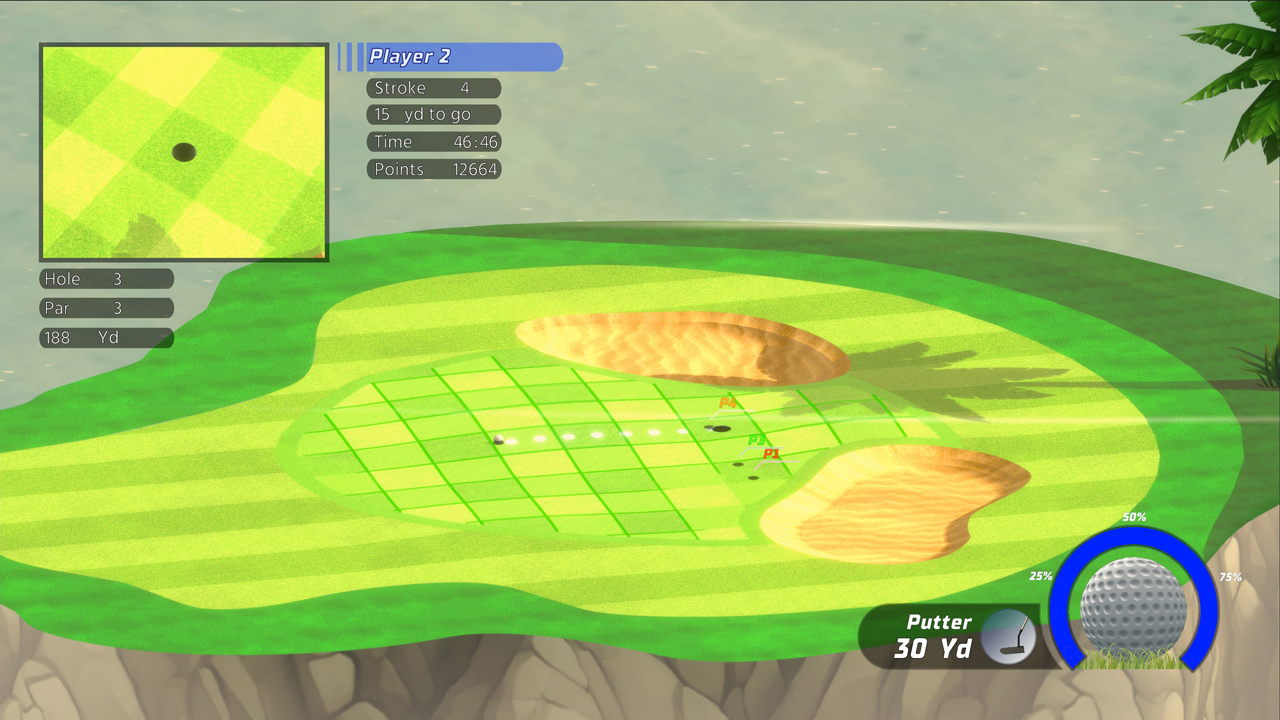This screenshot has height=720, width=1280.
Task: Click the P4 player marker flag
Action: [727, 404]
